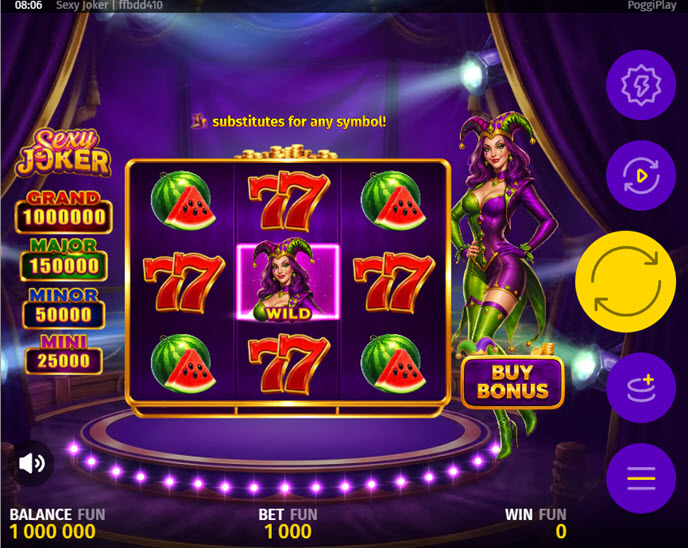Open the hamburger game menu
The image size is (688, 548).
pyautogui.click(x=640, y=478)
